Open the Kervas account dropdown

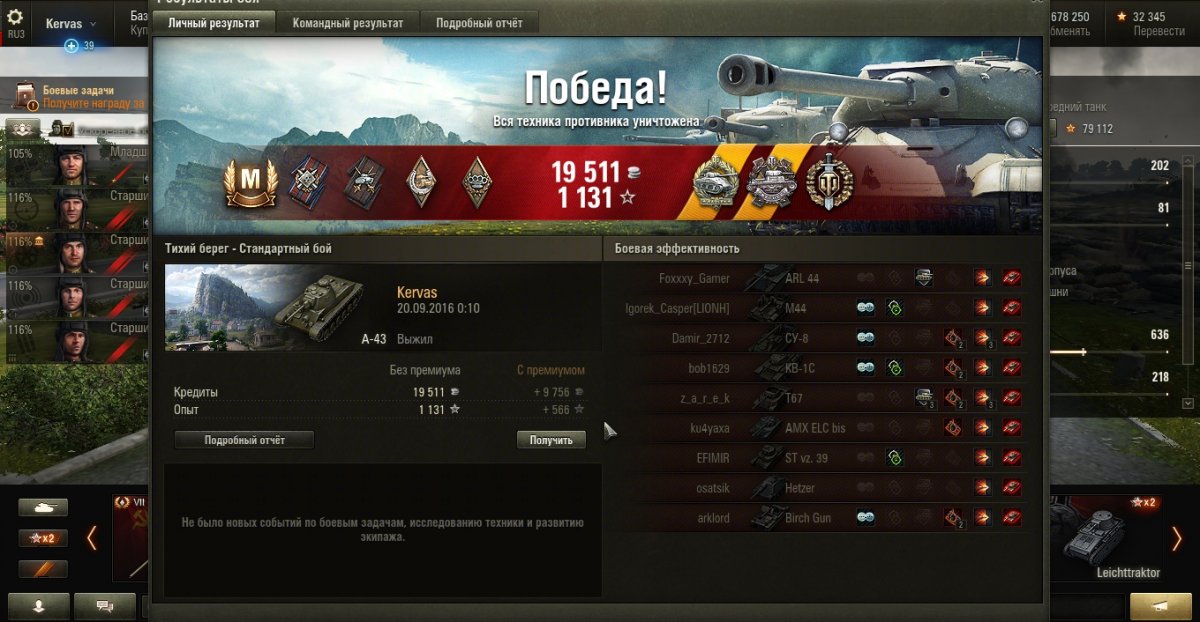[72, 23]
